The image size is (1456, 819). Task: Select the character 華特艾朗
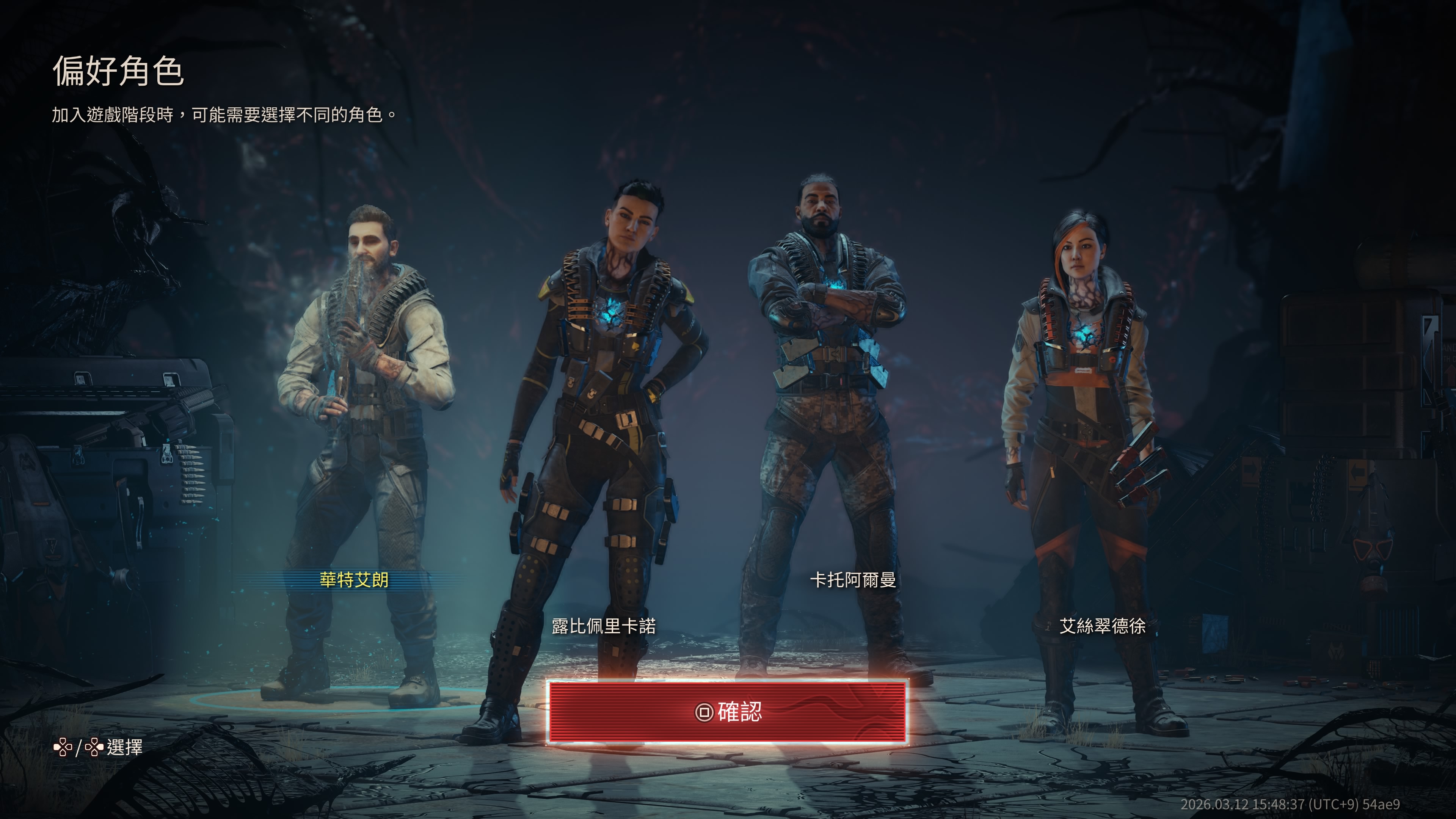point(355,580)
